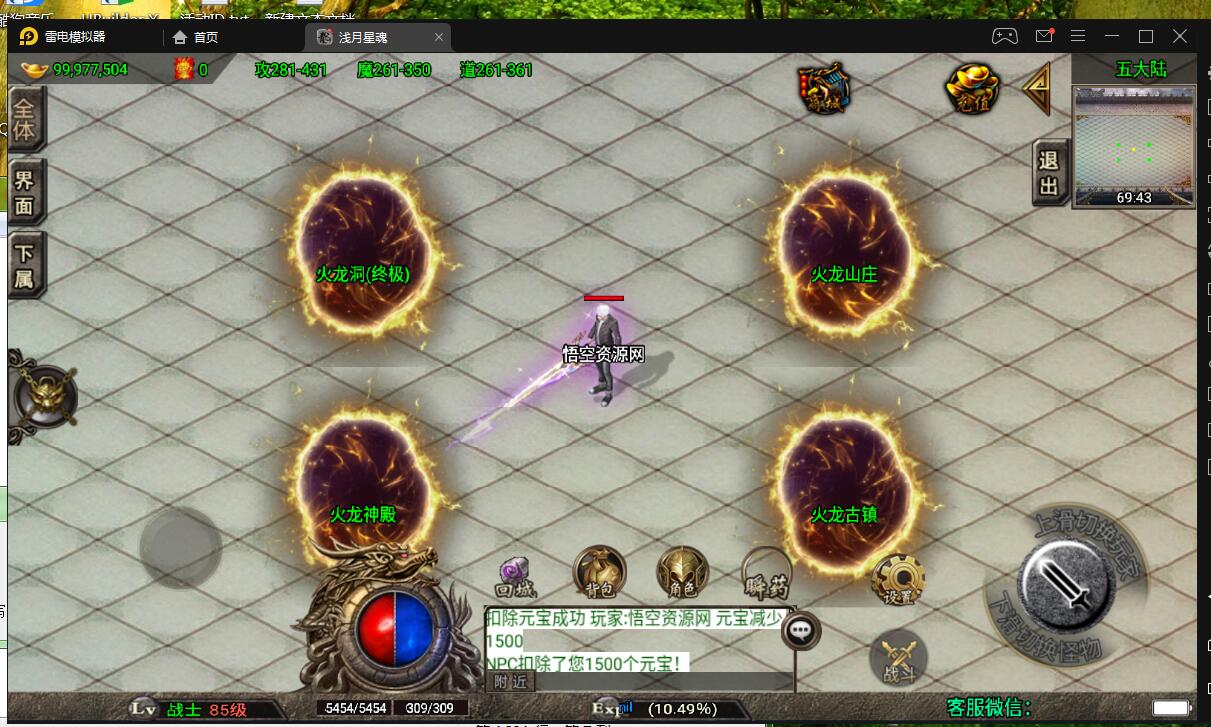Close the 浅月星魂 emulator tab

click(x=439, y=37)
